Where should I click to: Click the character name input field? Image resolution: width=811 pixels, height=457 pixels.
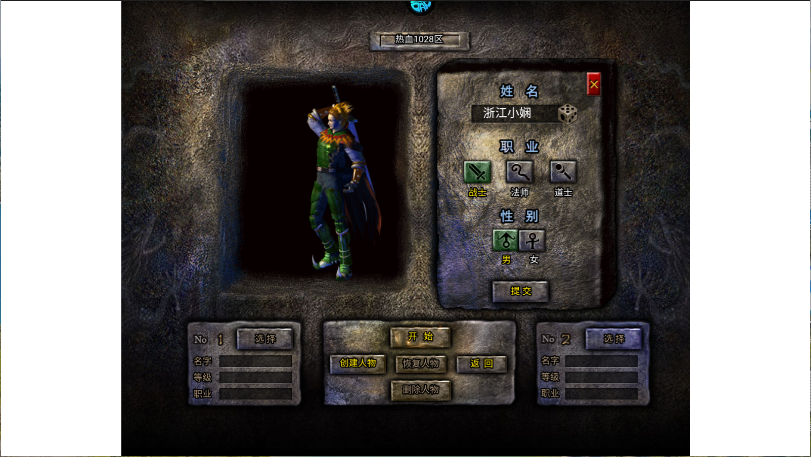point(513,113)
